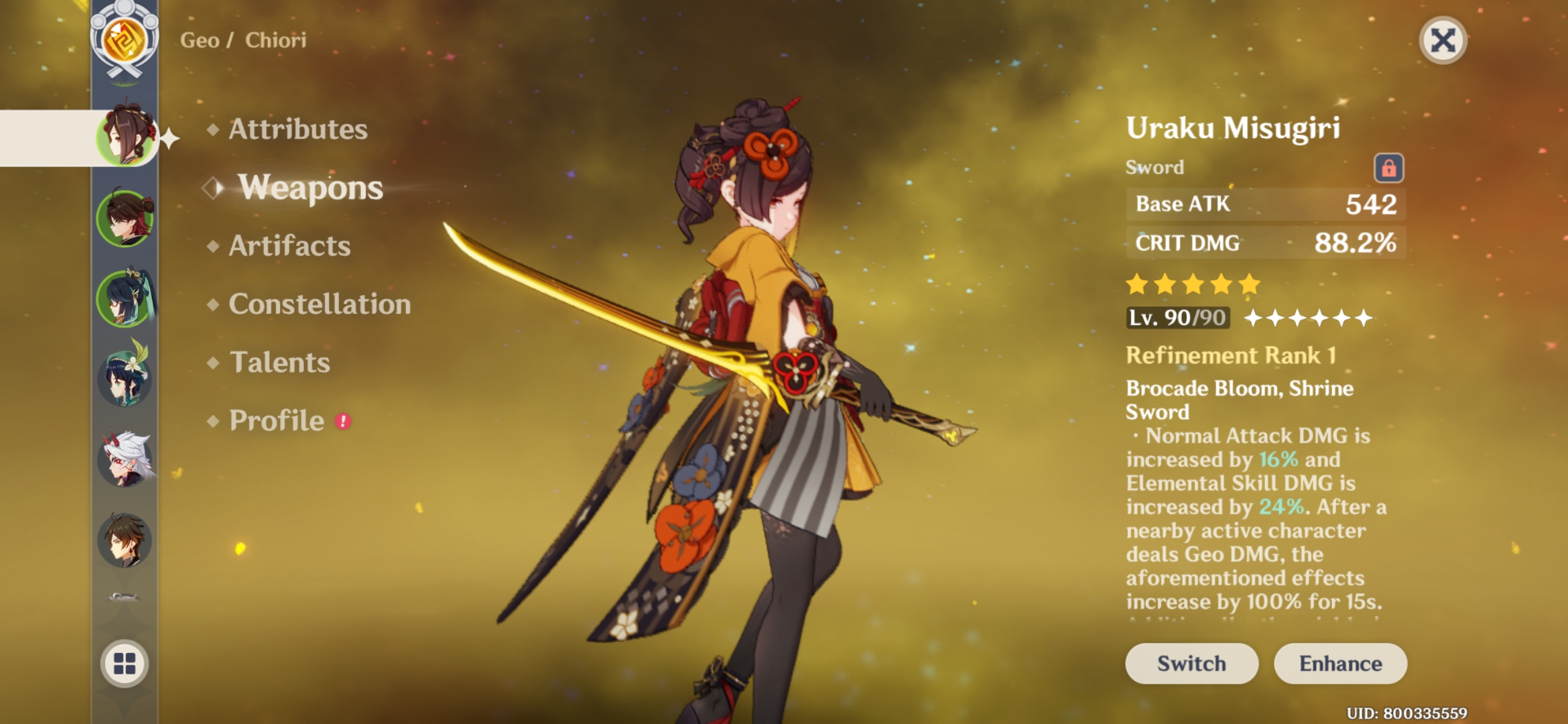Click the Geo element emblem
The image size is (1568, 724).
(x=125, y=39)
